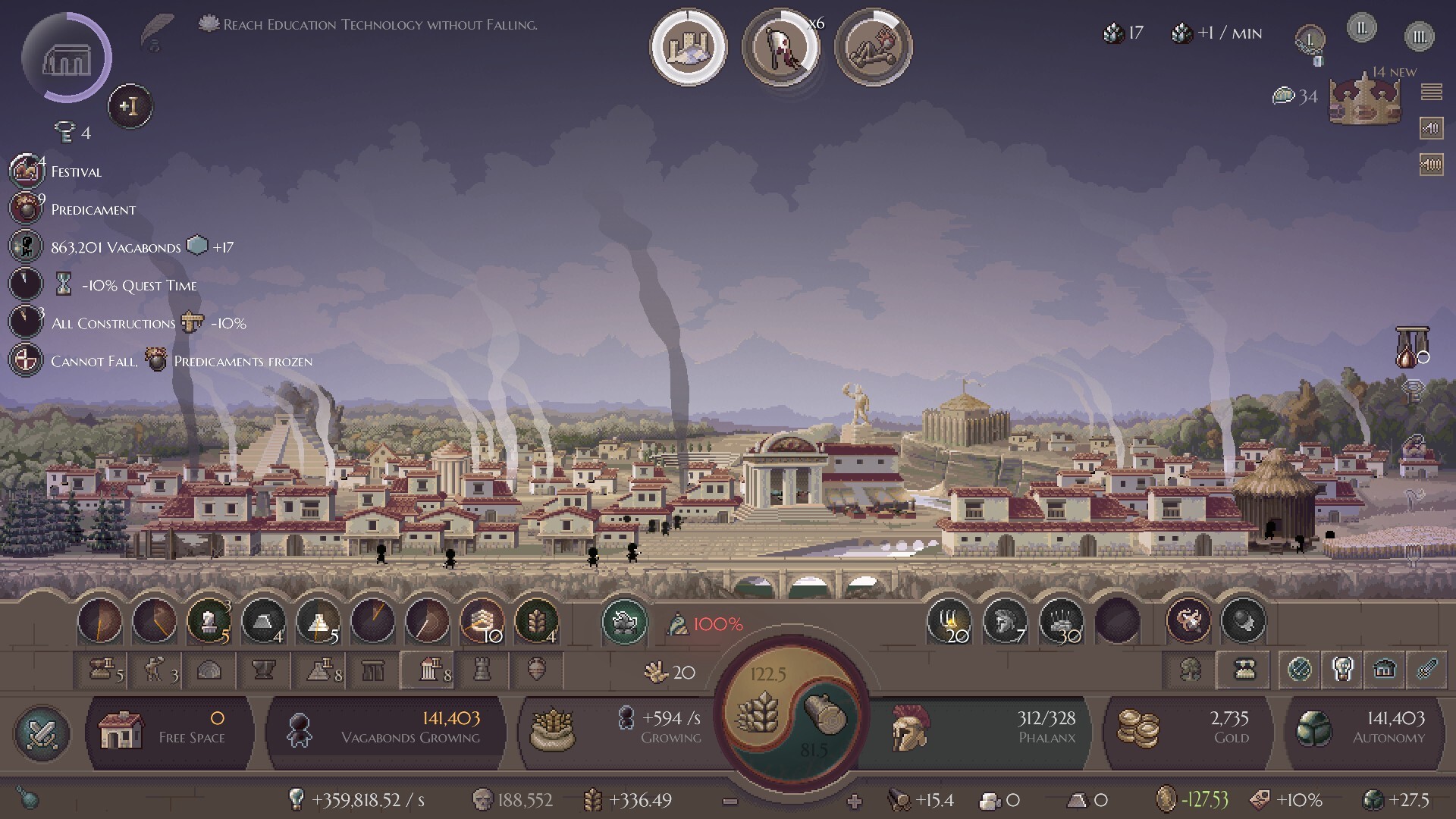Open the hamburger list menu top right
Viewport: 1456px width, 819px height.
[1433, 93]
